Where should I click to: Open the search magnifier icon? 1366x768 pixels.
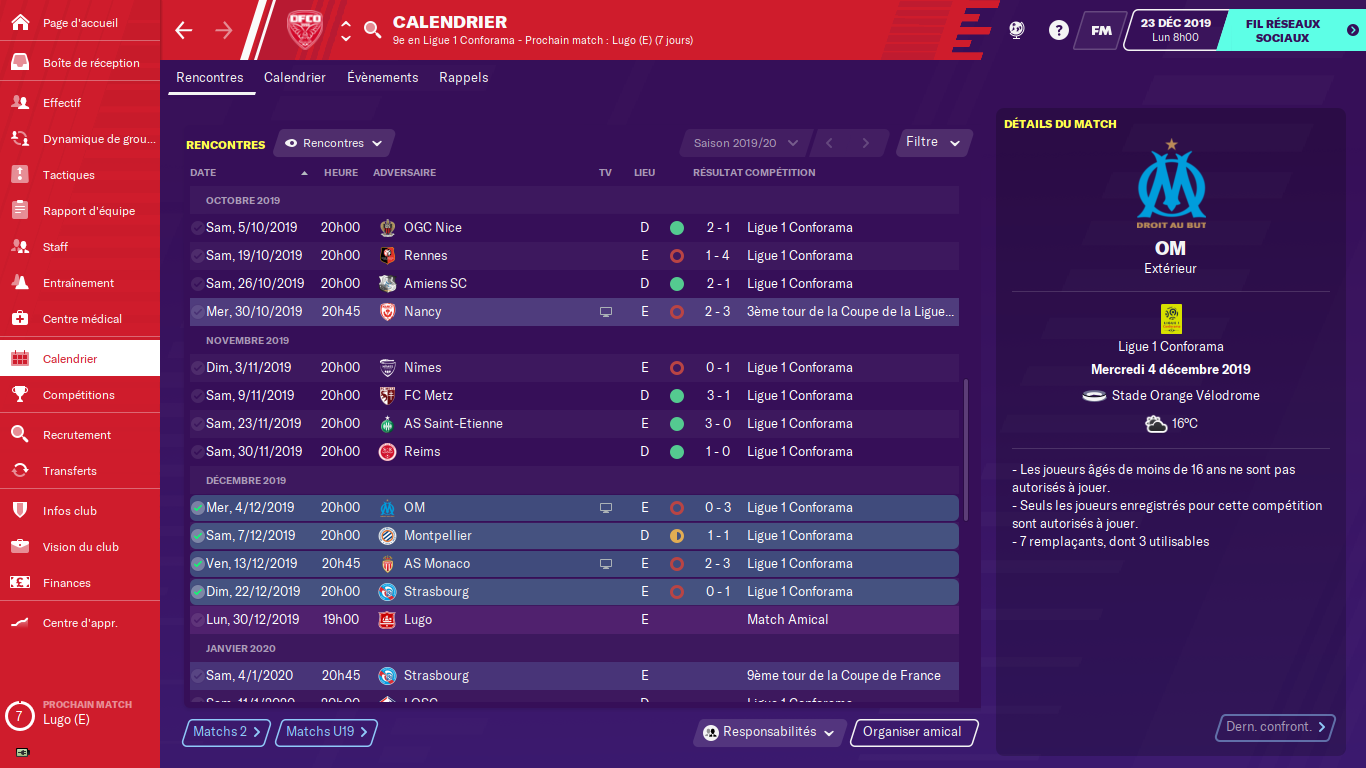372,30
